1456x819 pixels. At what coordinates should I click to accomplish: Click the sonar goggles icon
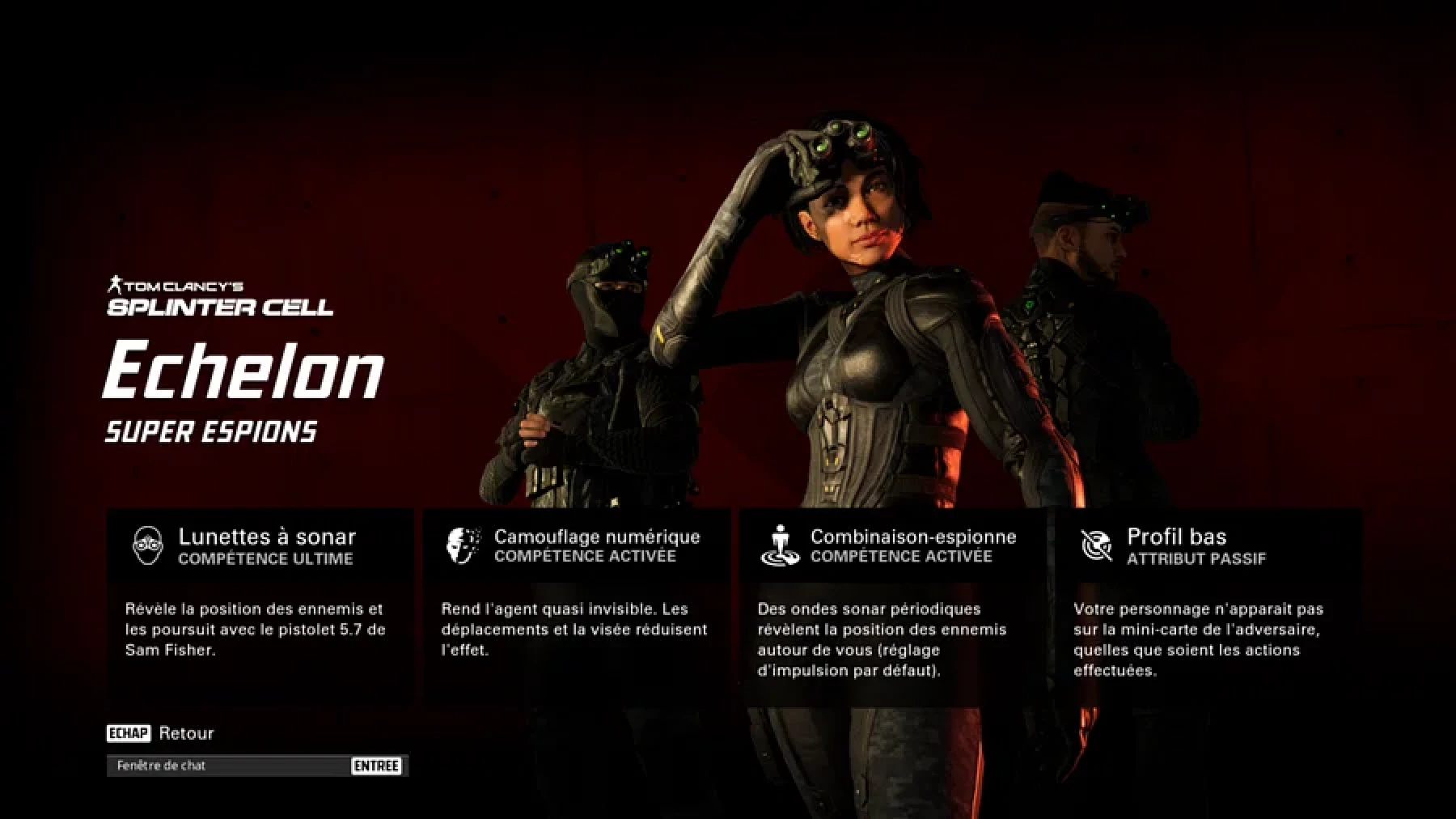[148, 545]
